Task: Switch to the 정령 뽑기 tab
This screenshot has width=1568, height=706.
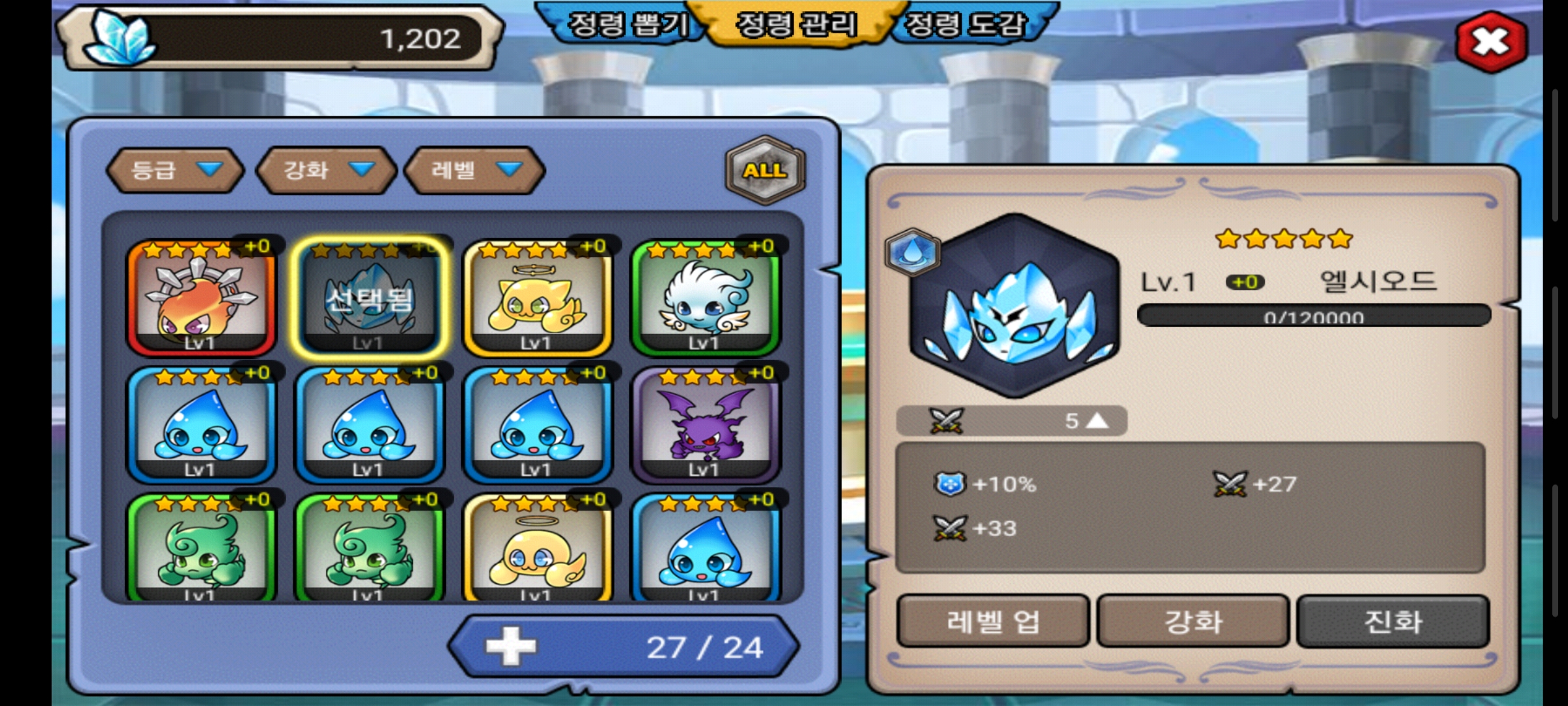Action: coord(626,25)
